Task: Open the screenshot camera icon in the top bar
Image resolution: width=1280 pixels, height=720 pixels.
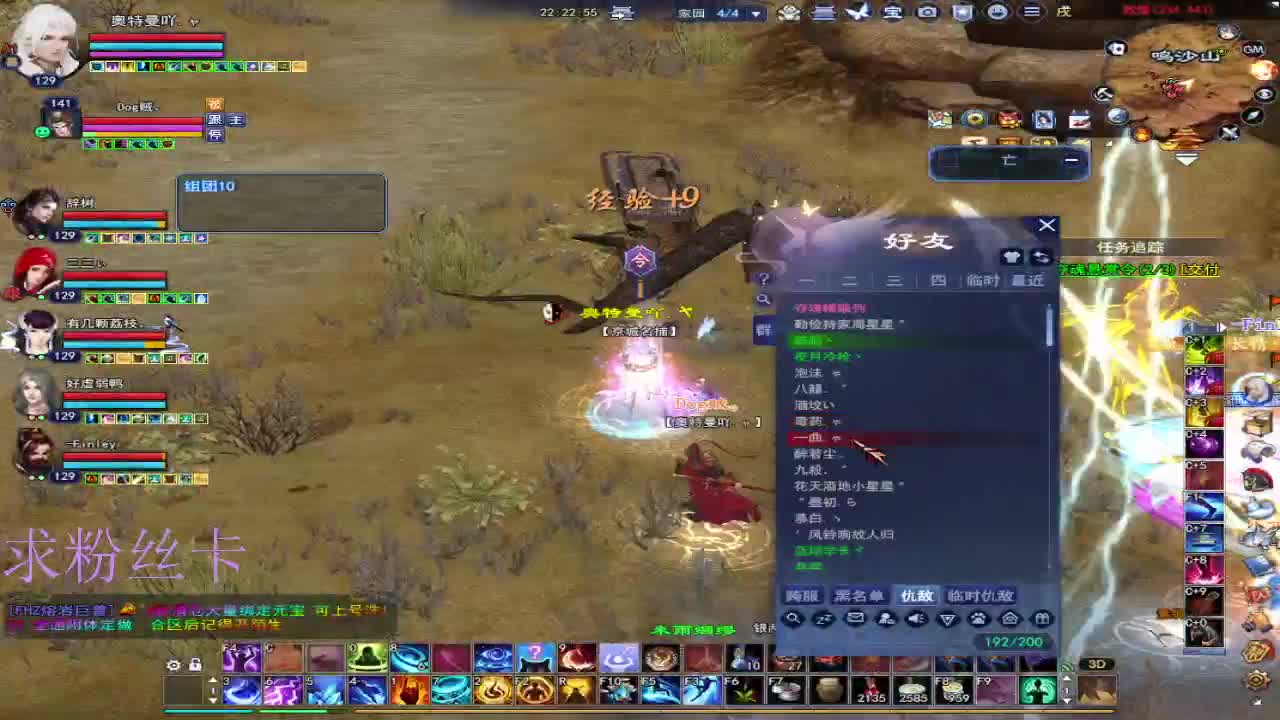Action: pyautogui.click(x=925, y=13)
